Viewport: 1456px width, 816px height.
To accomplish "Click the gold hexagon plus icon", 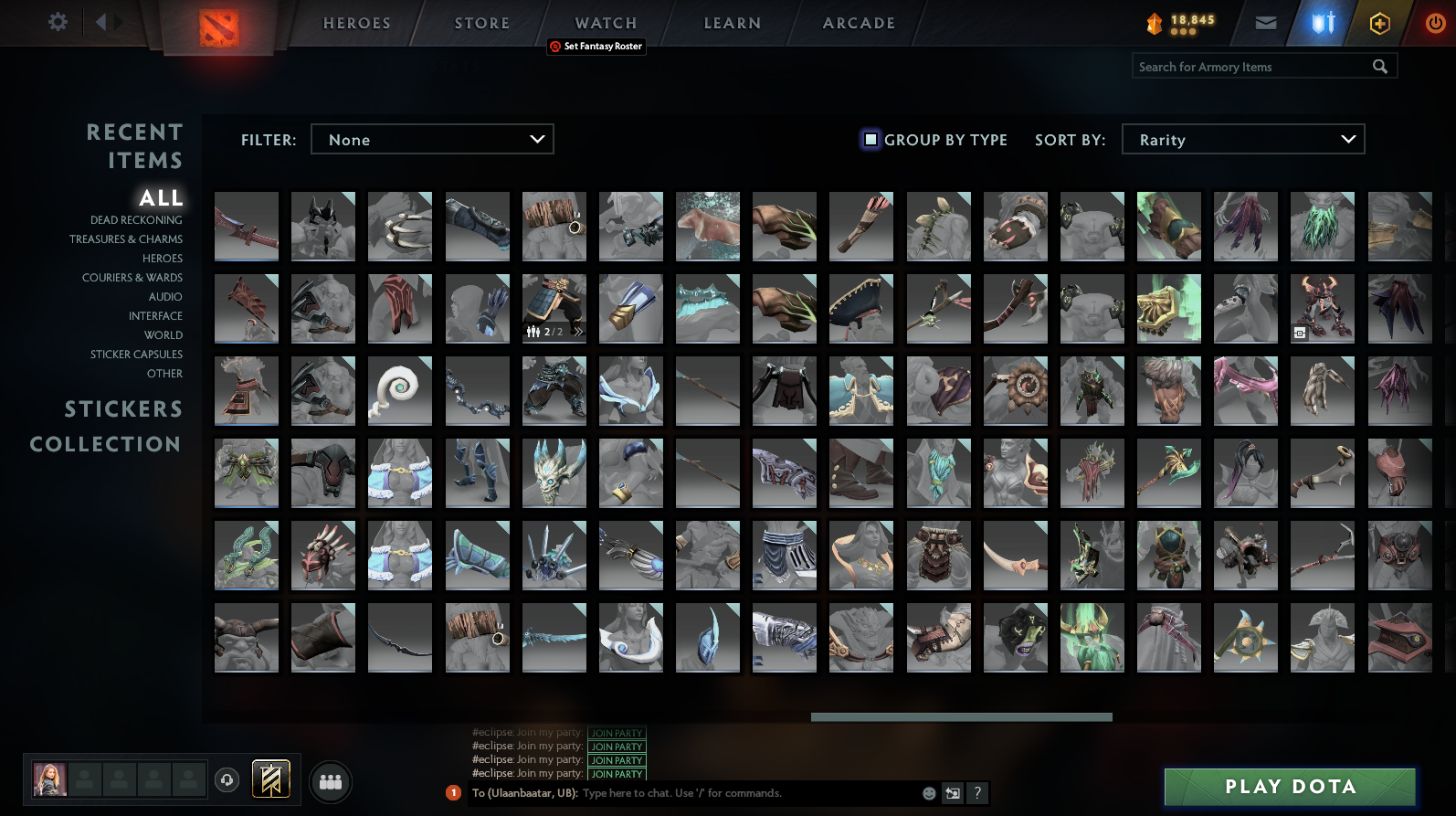I will [x=1379, y=22].
